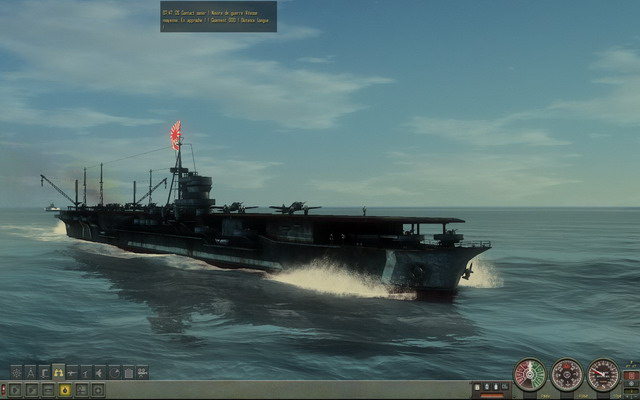The height and width of the screenshot is (400, 640).
Task: Click the engine telegraph dial
Action: coord(530,375)
